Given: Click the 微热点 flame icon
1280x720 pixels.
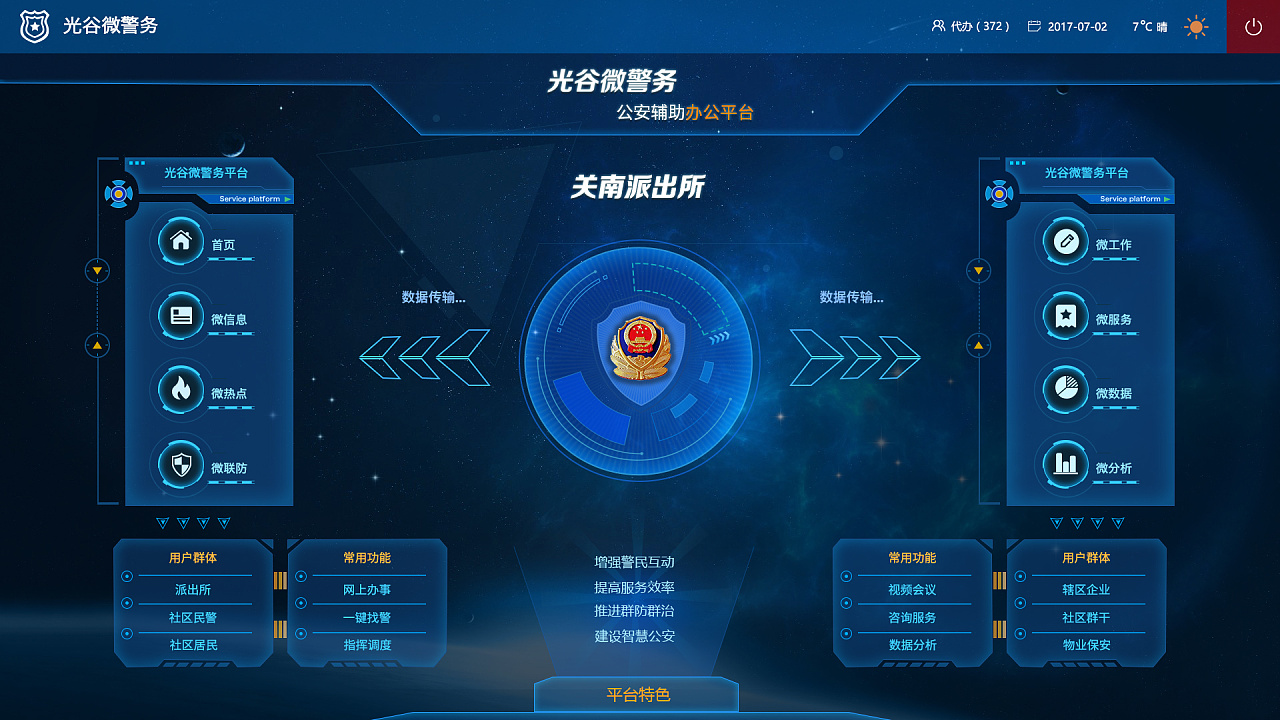Looking at the screenshot, I should (180, 391).
